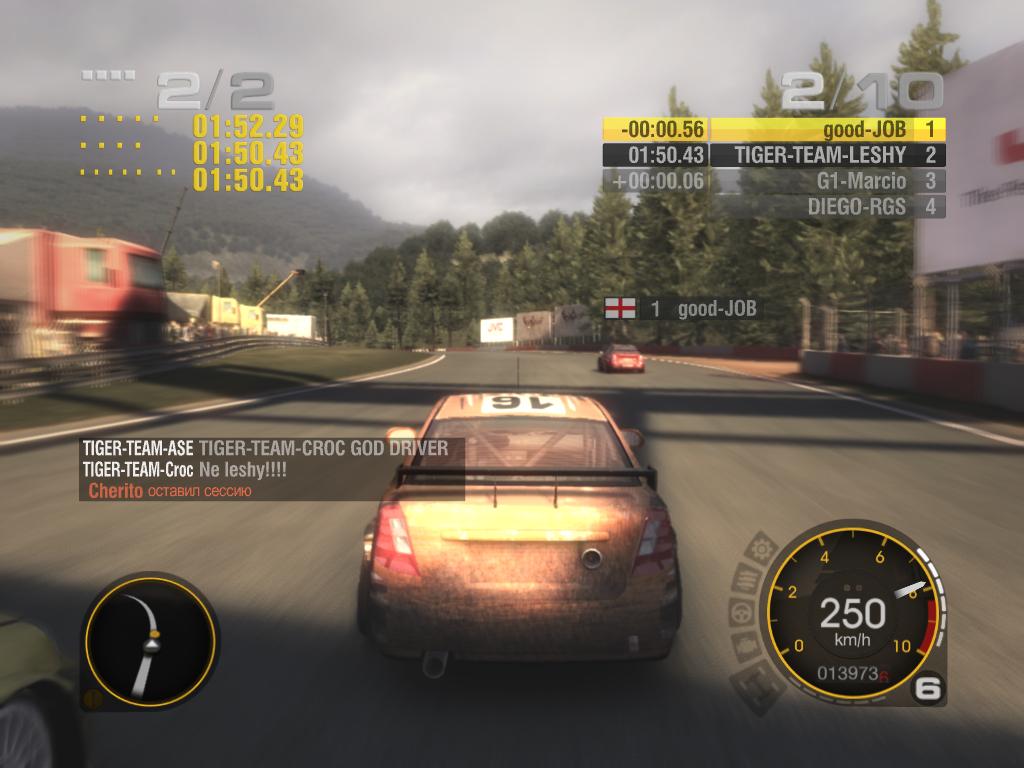
Task: Click the gear cog damage icon
Action: click(763, 548)
